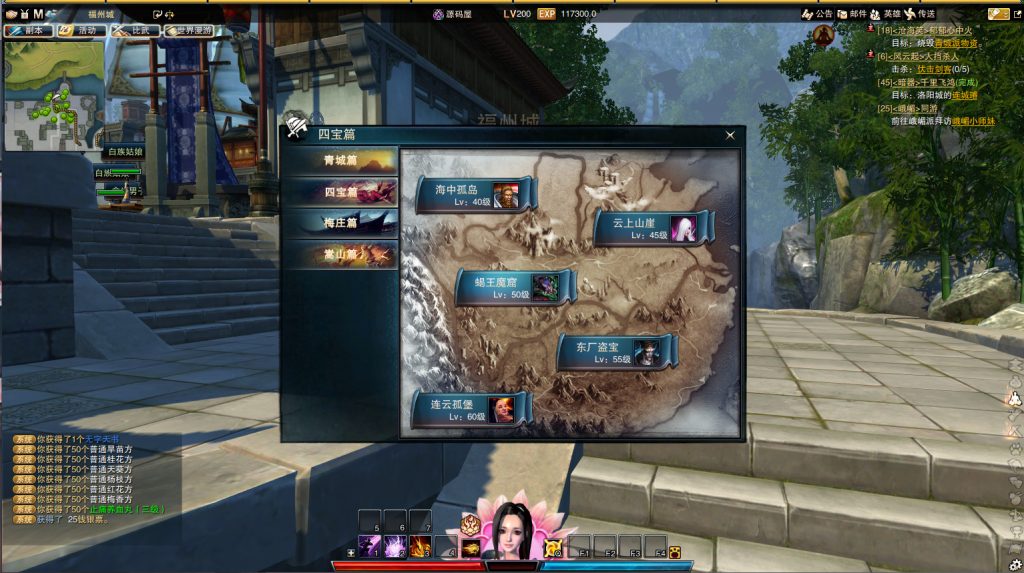This screenshot has height=573, width=1024.
Task: Enter the 蝎王魔窟 Lv 50 dungeon
Action: [514, 287]
